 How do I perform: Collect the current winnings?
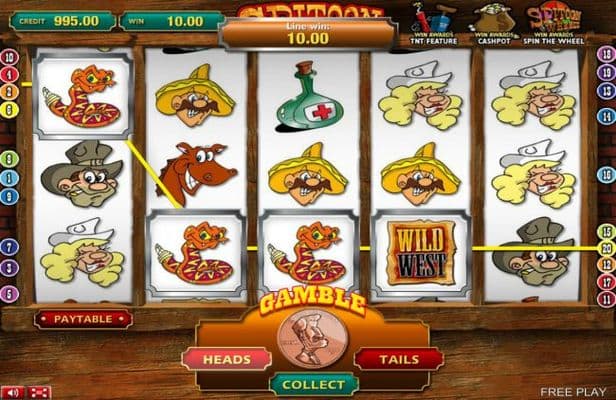(x=313, y=384)
